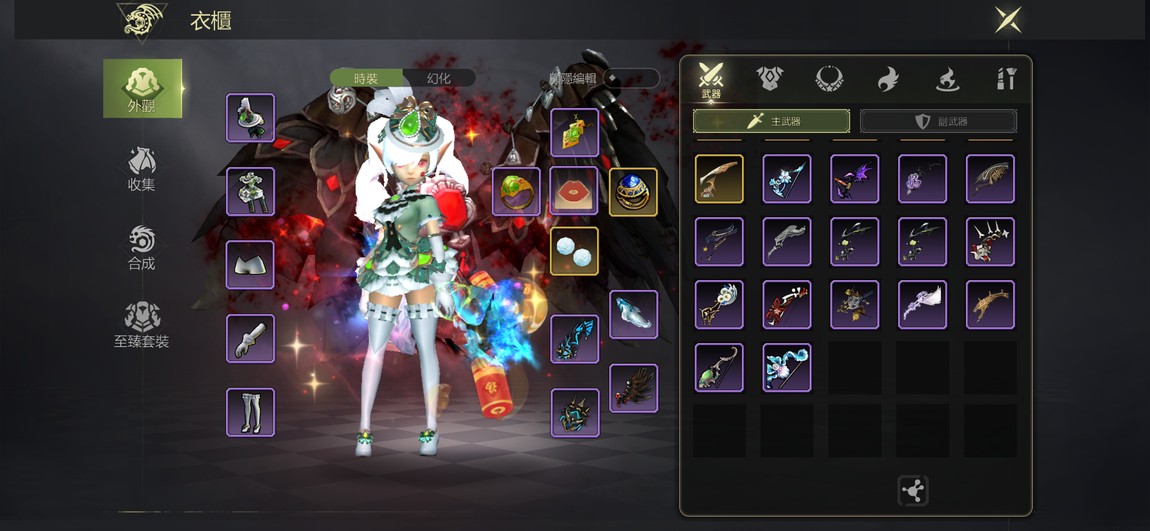This screenshot has height=531, width=1150.
Task: Select the green gem ring slot
Action: [x=516, y=191]
